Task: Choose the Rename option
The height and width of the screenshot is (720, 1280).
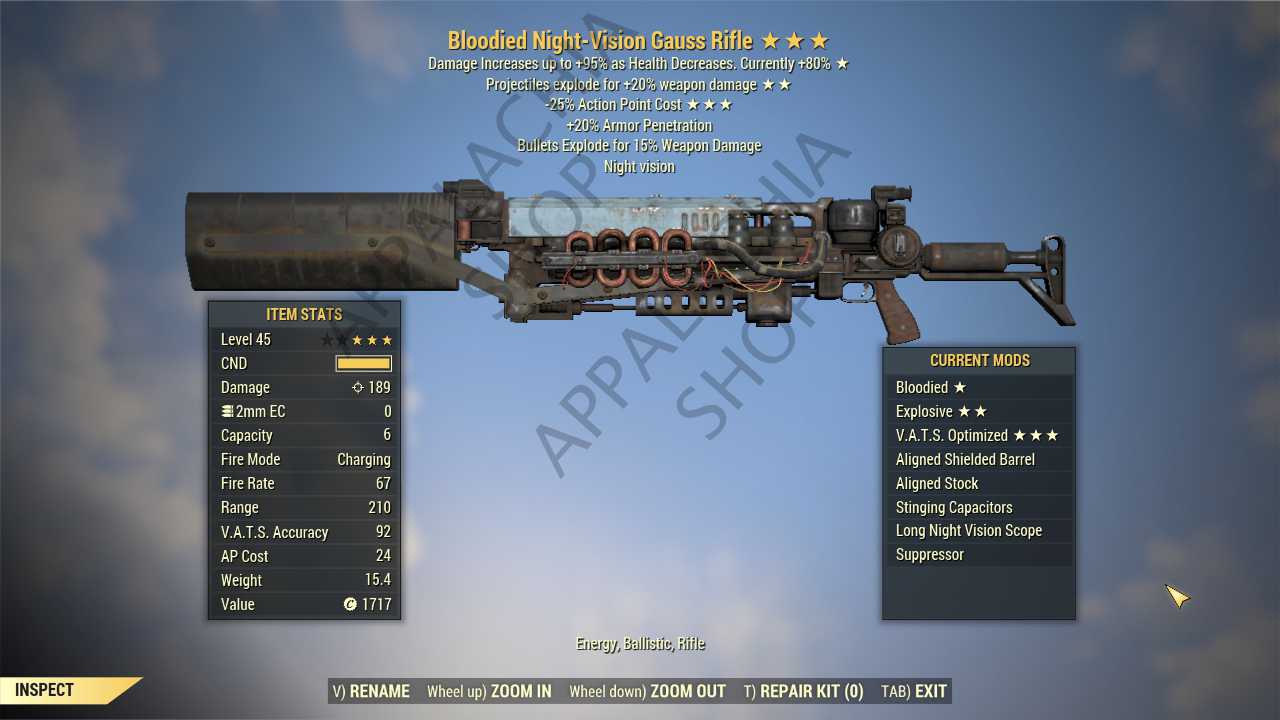Action: point(371,691)
